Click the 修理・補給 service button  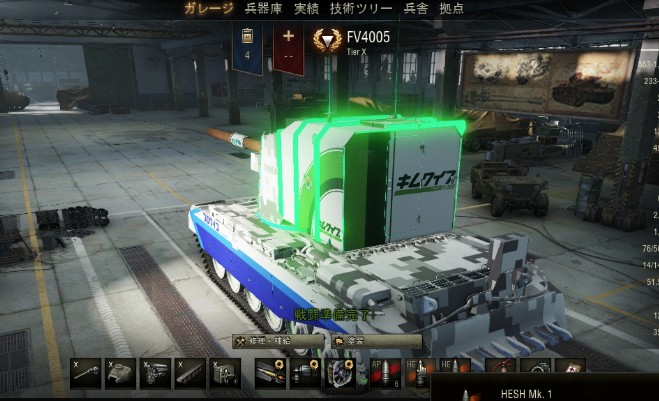coord(277,341)
